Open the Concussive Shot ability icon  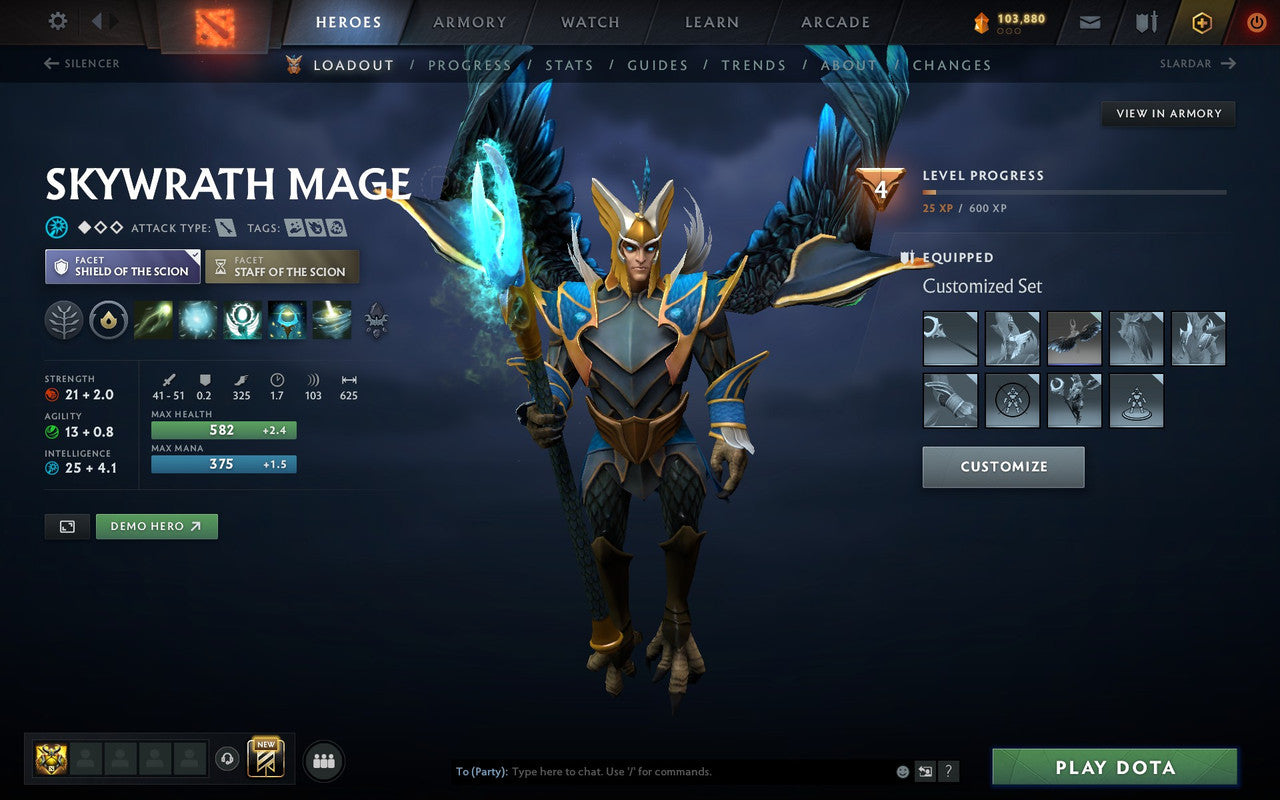(x=196, y=320)
